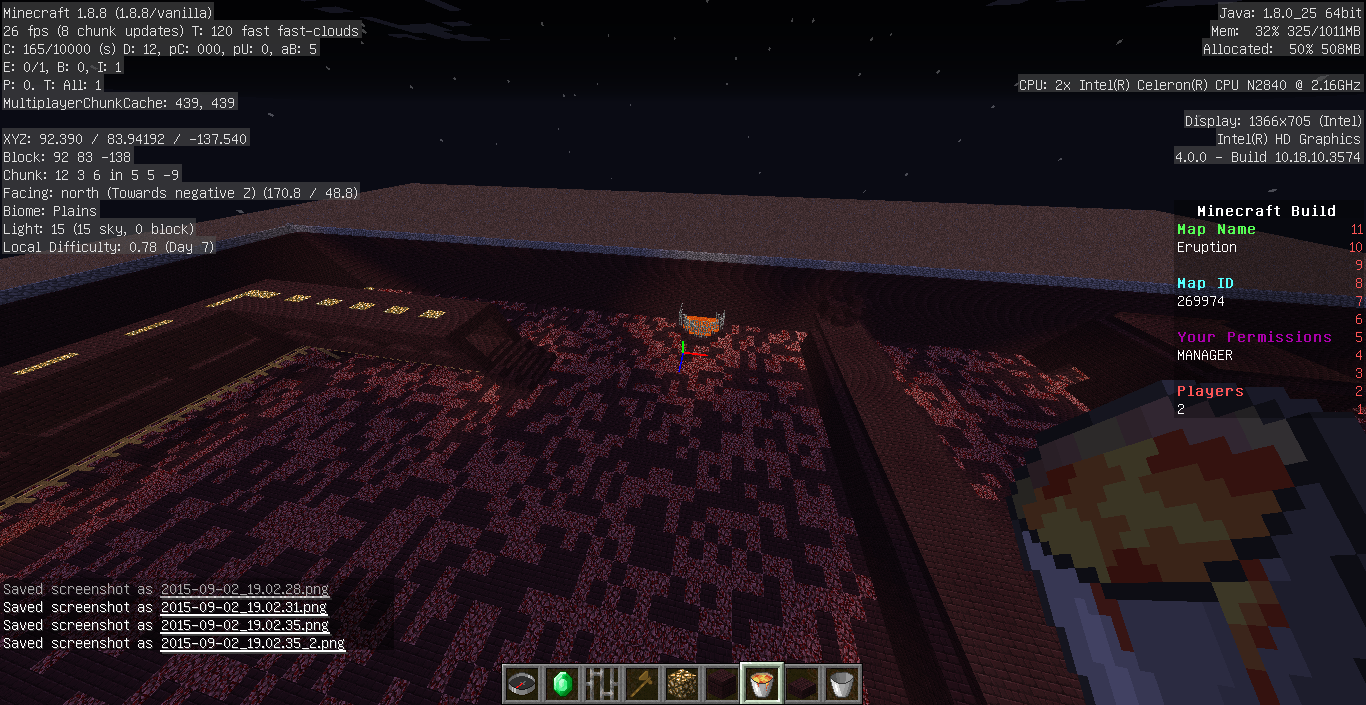The image size is (1366, 705).
Task: Select the empty bucket slot
Action: [x=842, y=685]
